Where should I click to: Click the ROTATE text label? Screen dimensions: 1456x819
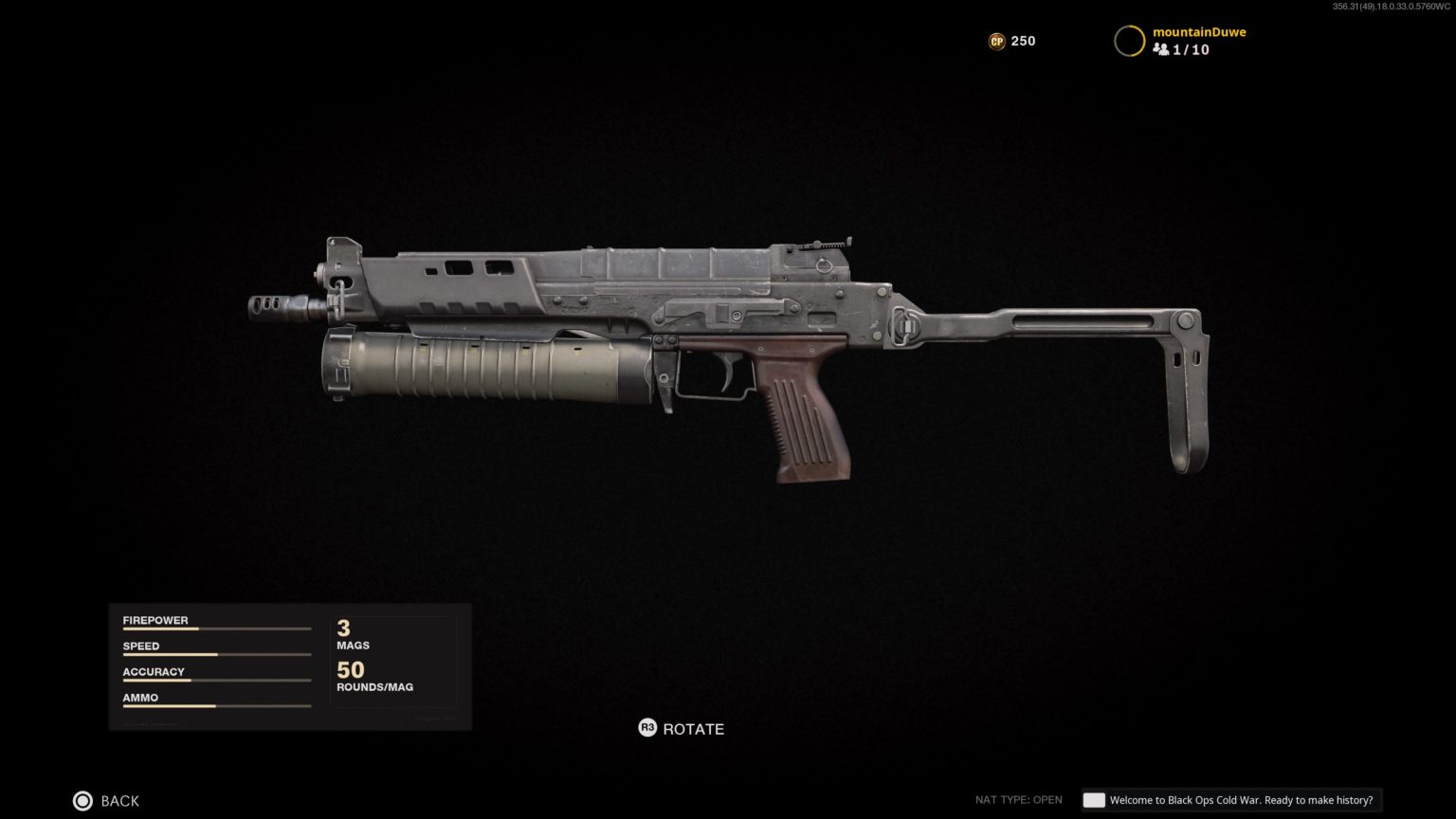[x=693, y=729]
